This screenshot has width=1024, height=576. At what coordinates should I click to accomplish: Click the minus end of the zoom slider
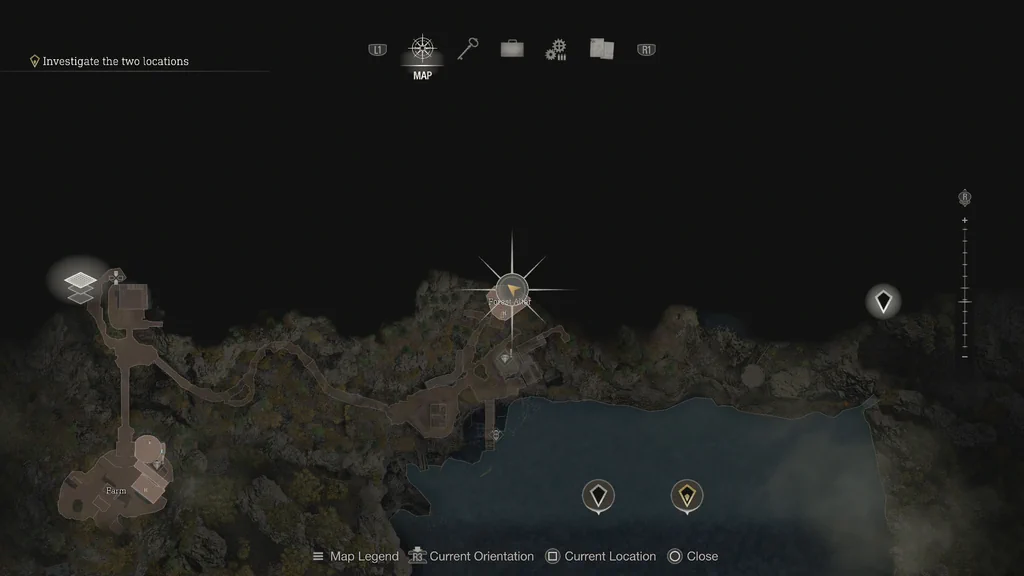click(x=965, y=356)
